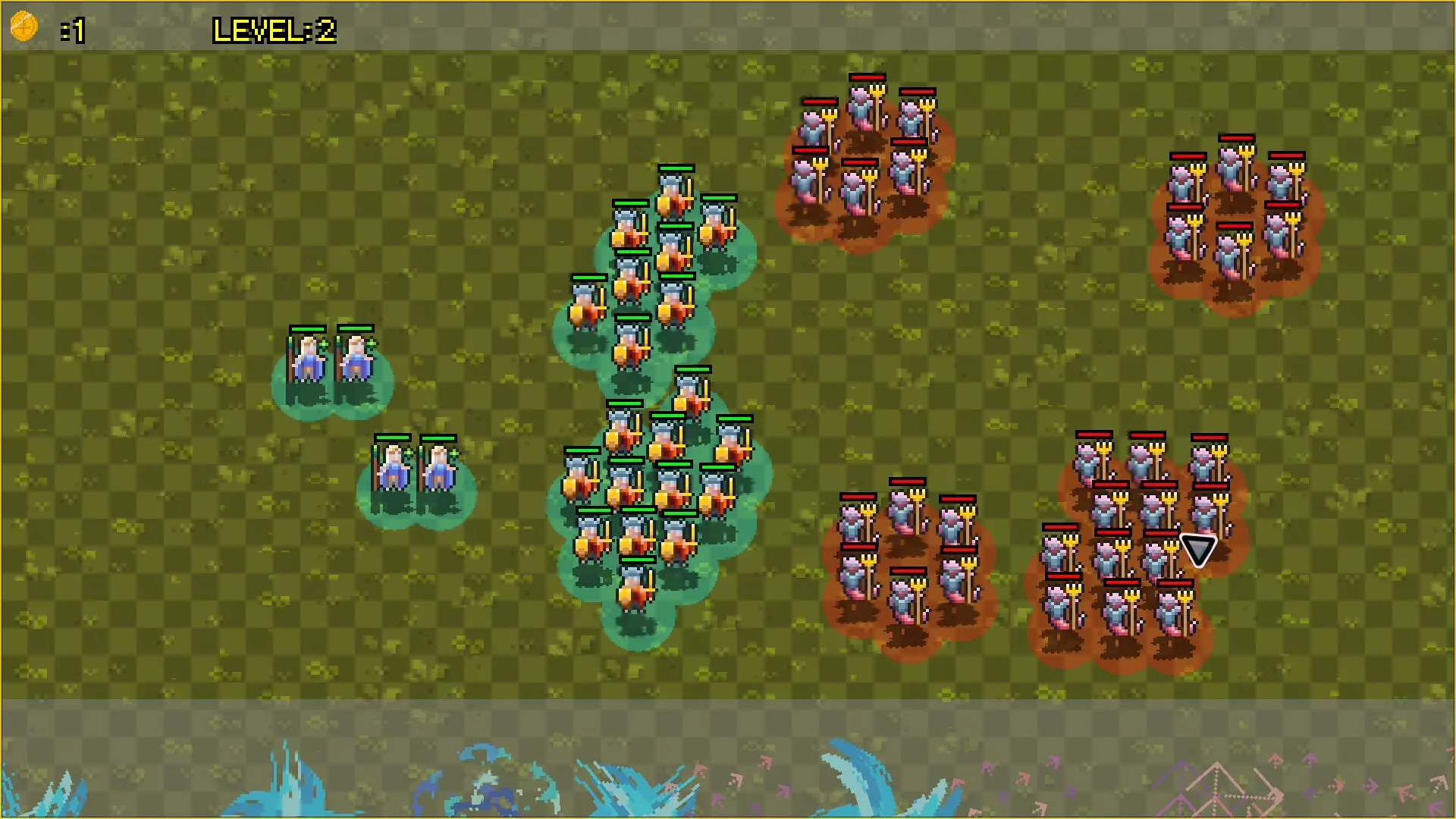
Task: Click the gold coin icon top-left
Action: (24, 26)
